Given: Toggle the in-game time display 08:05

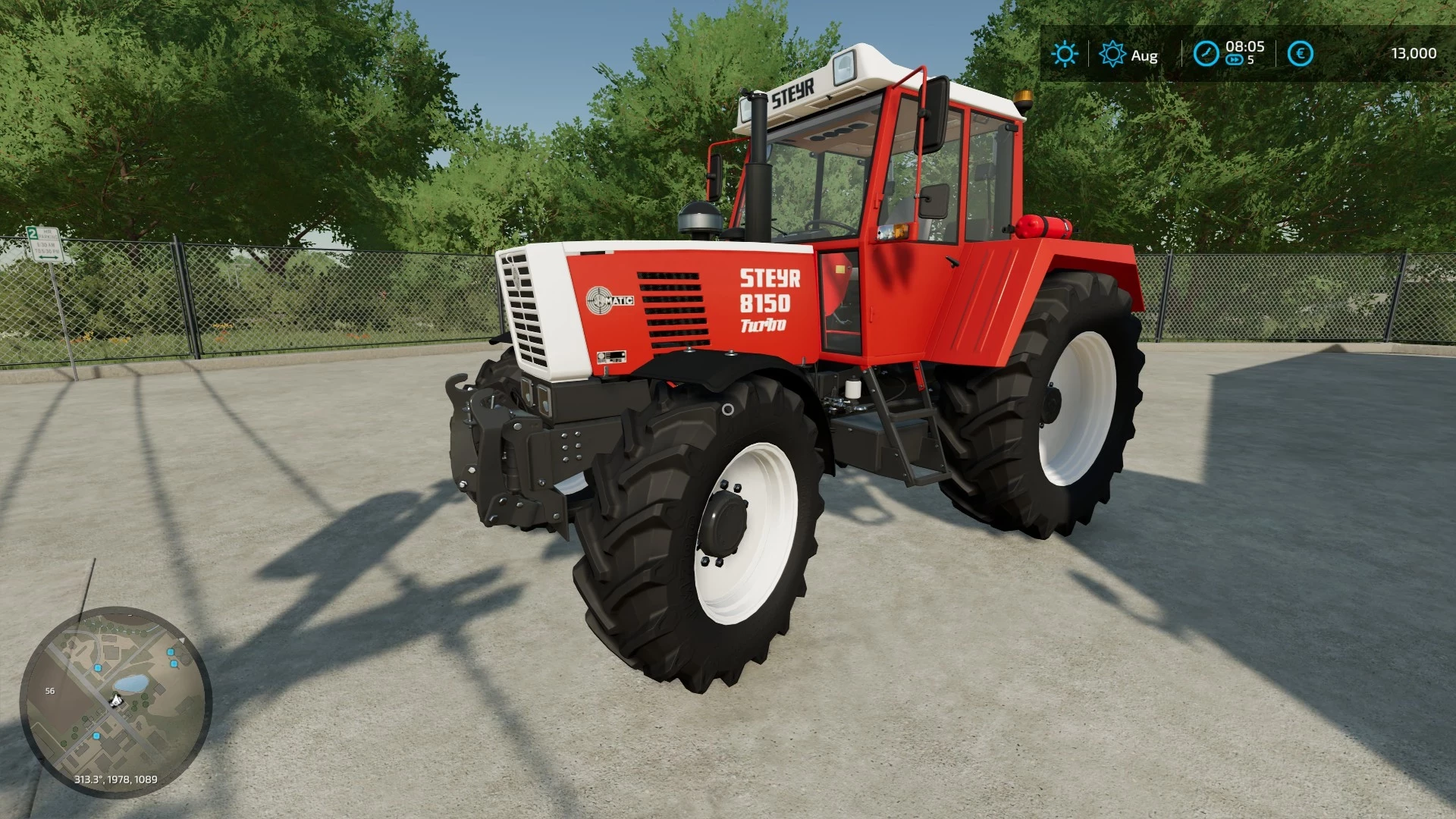Looking at the screenshot, I should [1245, 47].
